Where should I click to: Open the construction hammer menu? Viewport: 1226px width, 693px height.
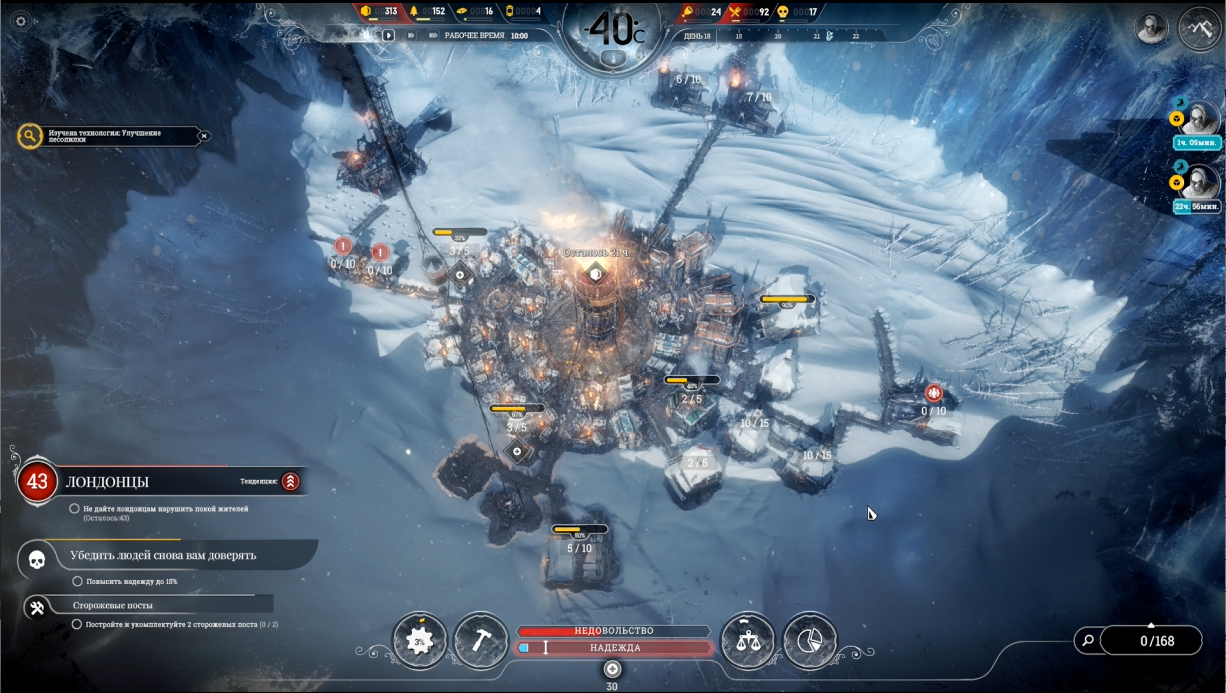(x=481, y=640)
